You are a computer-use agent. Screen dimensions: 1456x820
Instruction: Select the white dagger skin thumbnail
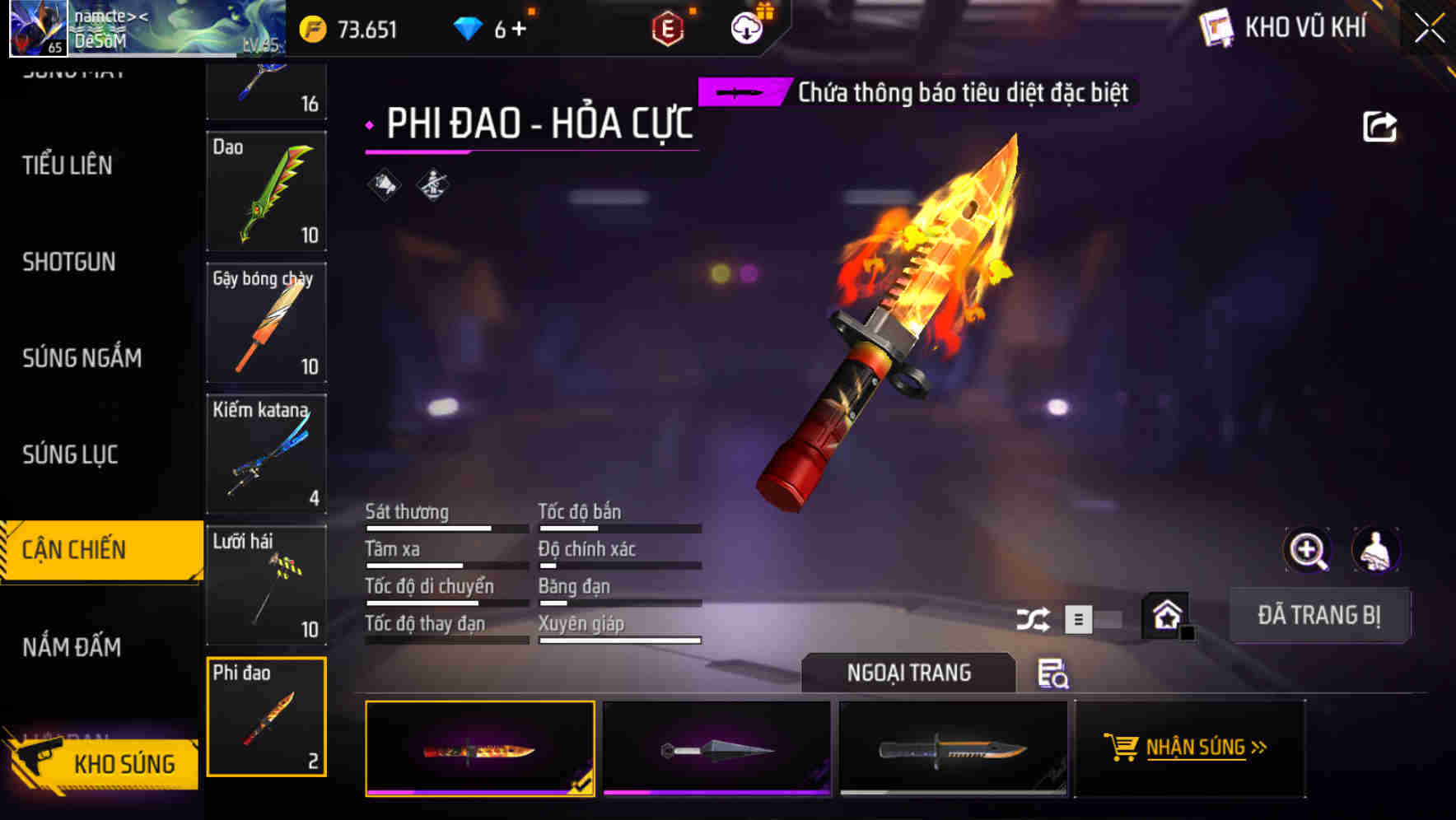pyautogui.click(x=716, y=748)
